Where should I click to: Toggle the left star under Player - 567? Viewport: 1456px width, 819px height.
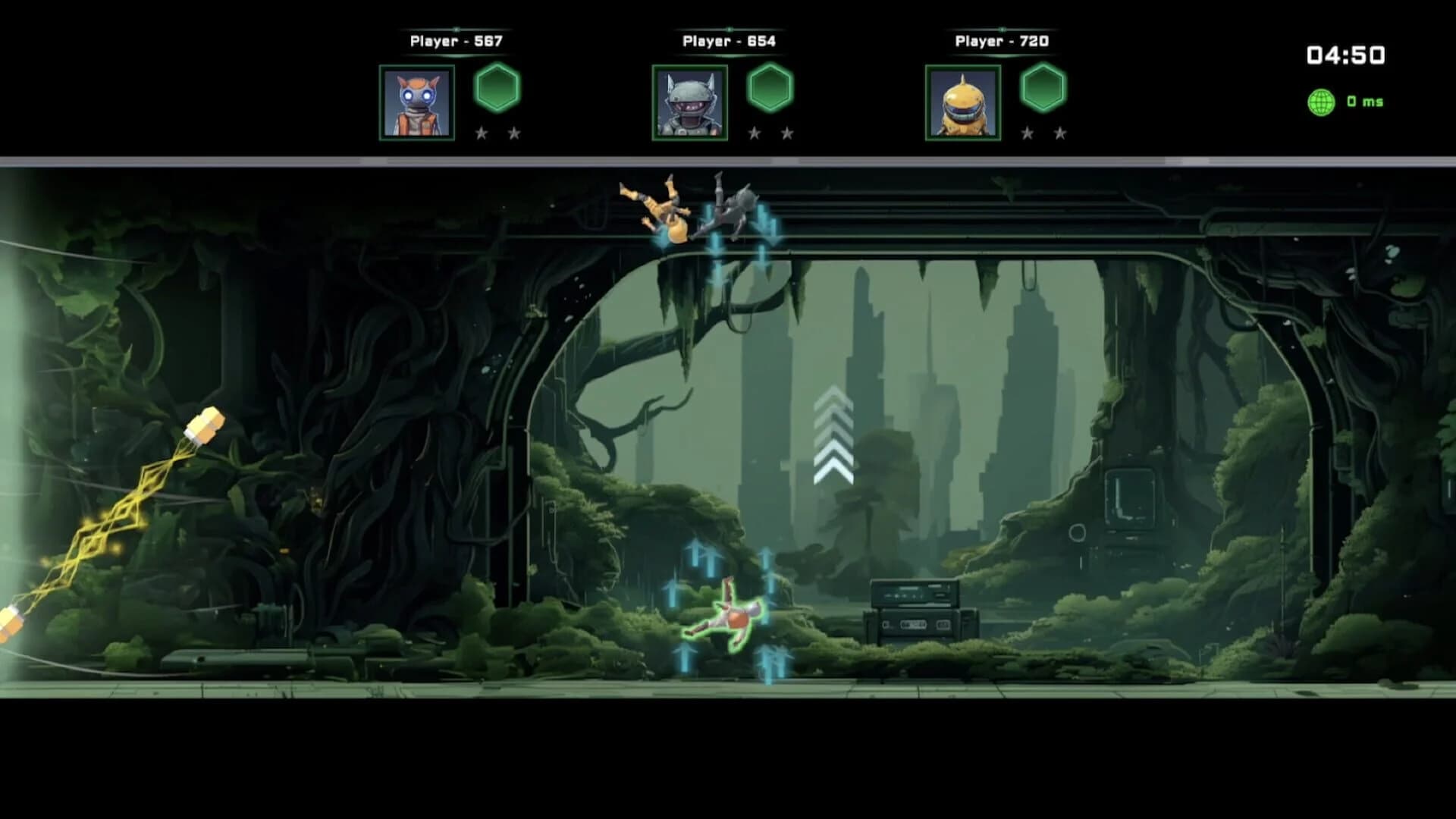click(483, 133)
